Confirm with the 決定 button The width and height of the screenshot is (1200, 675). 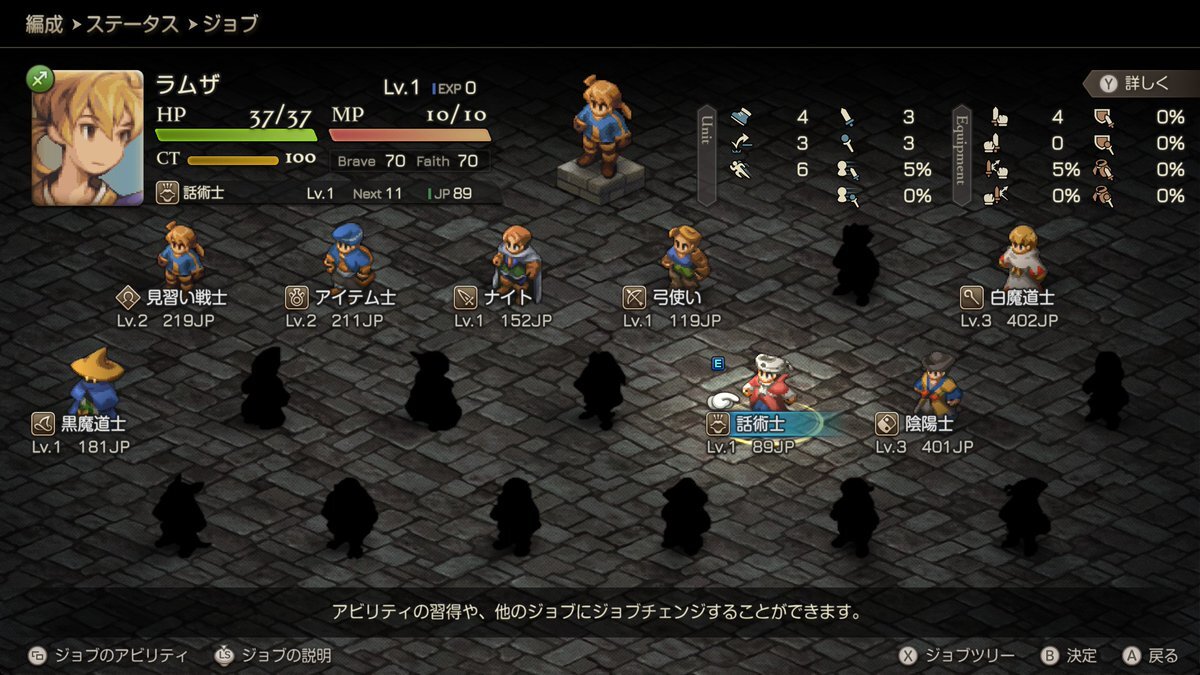[1069, 656]
